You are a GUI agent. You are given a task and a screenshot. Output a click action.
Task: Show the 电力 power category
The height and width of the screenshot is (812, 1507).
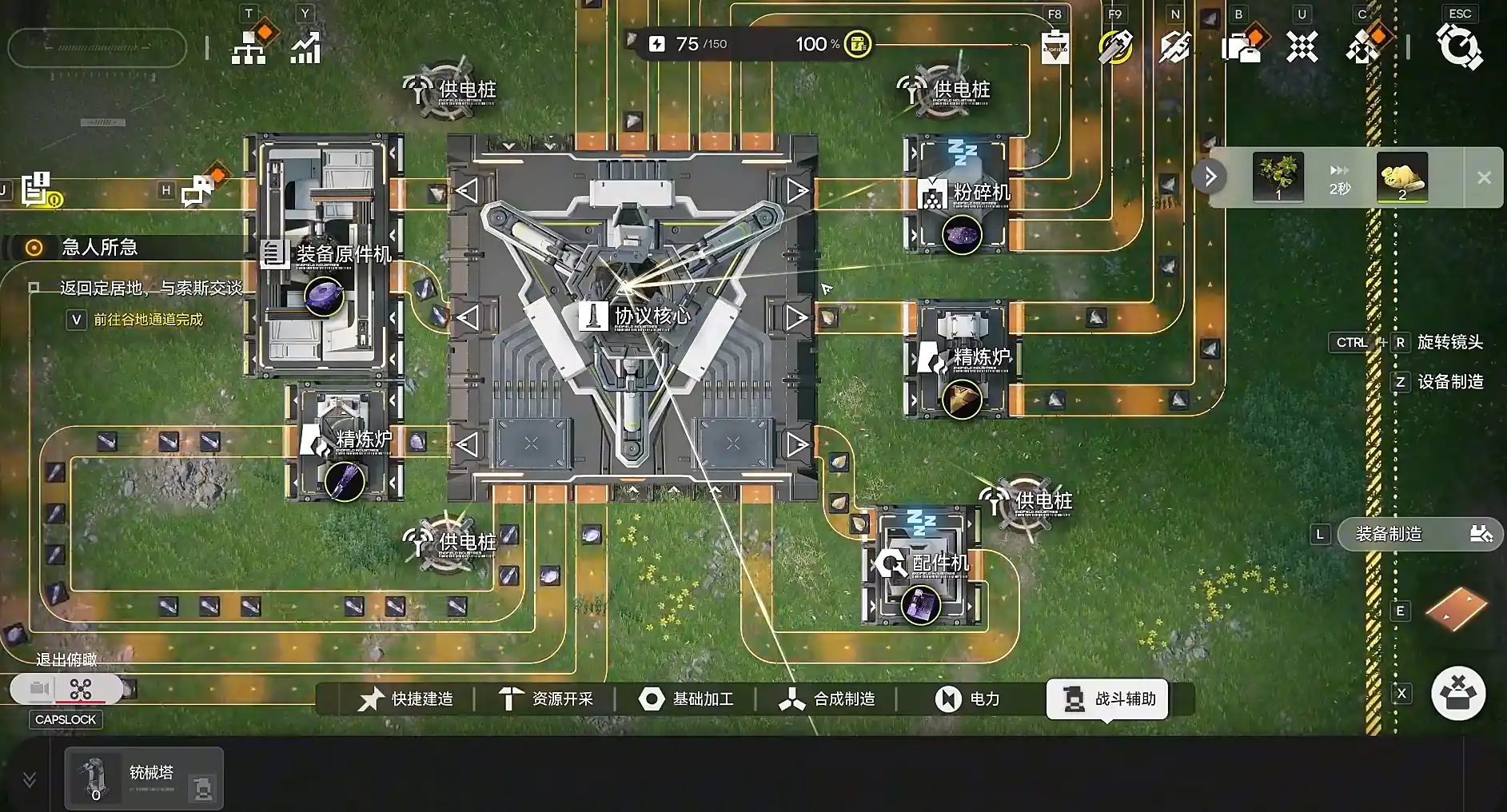[967, 699]
